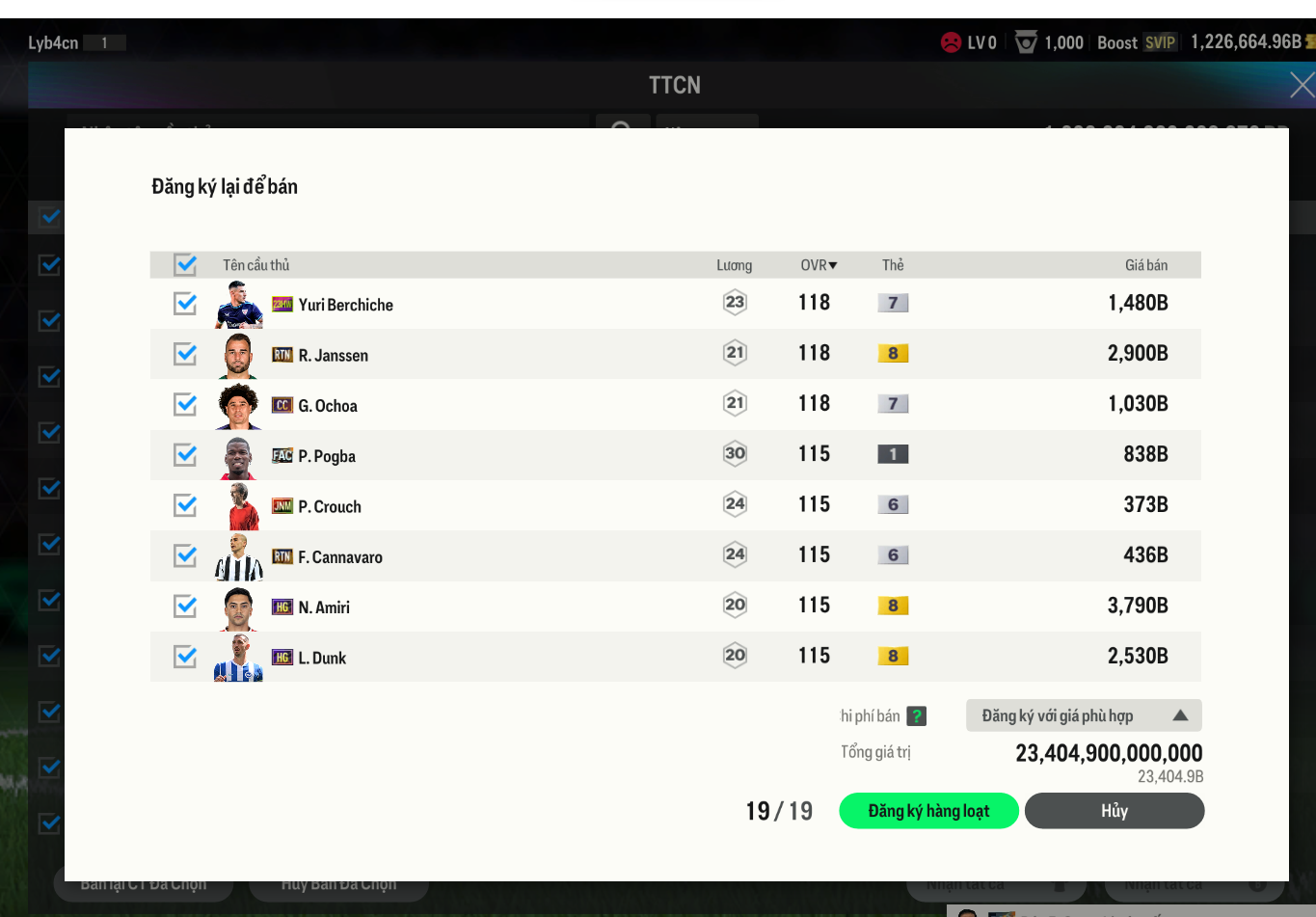Uncheck the Yuri Berchiche checkbox

point(185,304)
